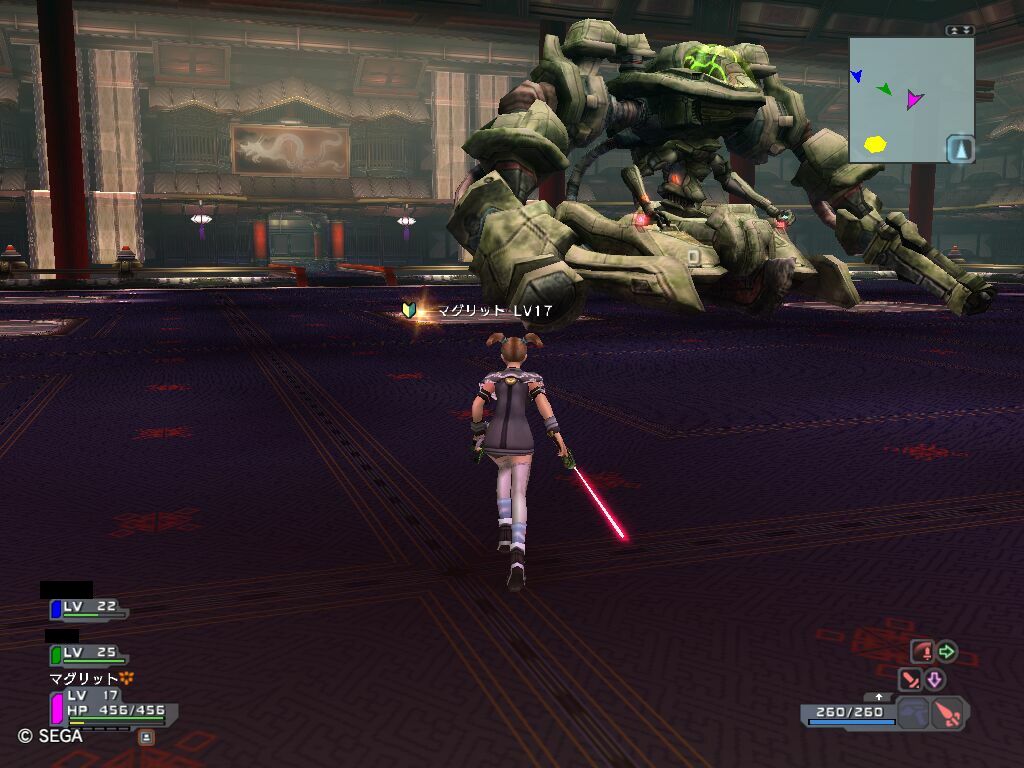Toggle the minimap size arrows button
The image size is (1024, 768).
(959, 30)
